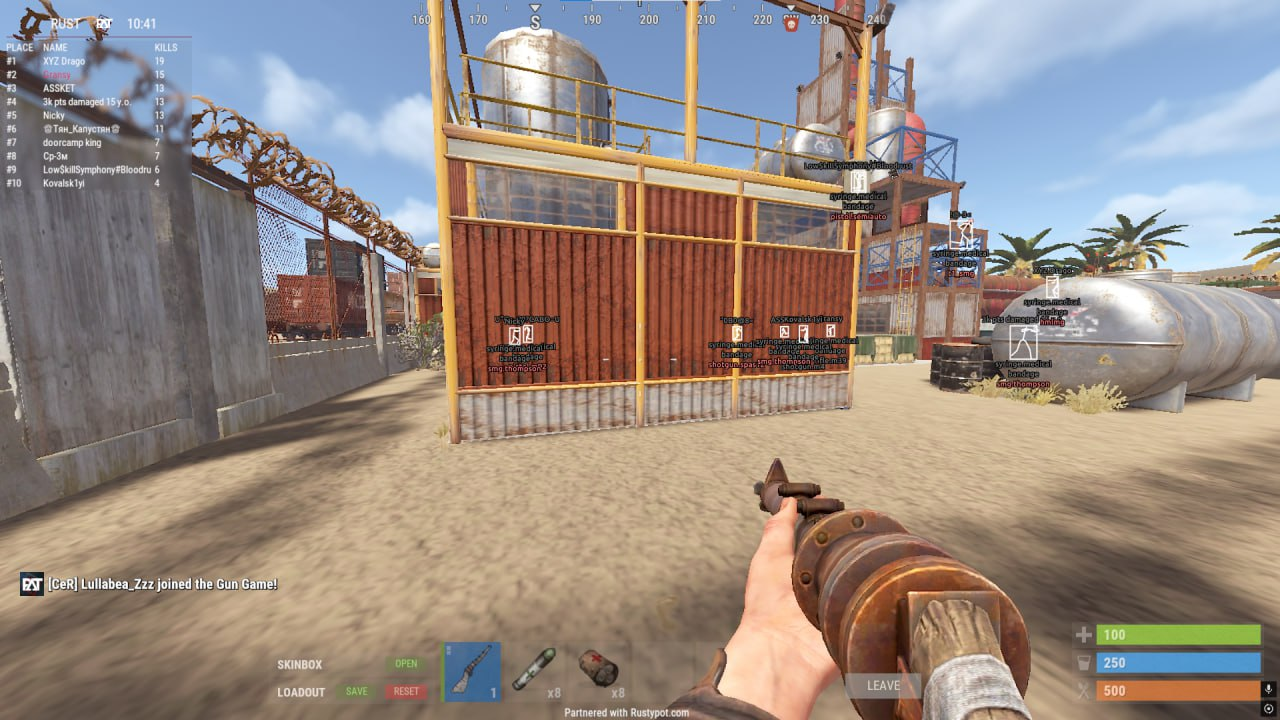Click the hydration cup icon

pyautogui.click(x=1084, y=662)
